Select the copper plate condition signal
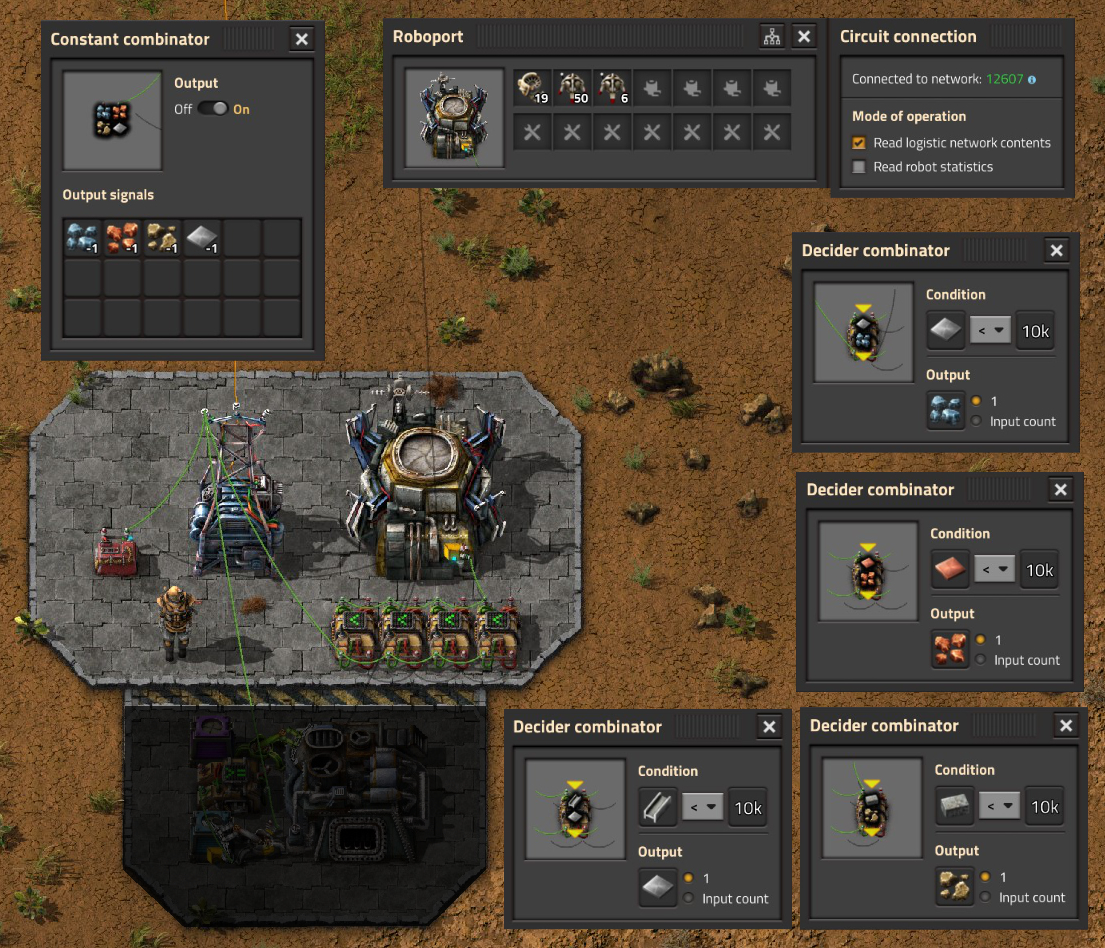This screenshot has height=948, width=1105. point(950,570)
